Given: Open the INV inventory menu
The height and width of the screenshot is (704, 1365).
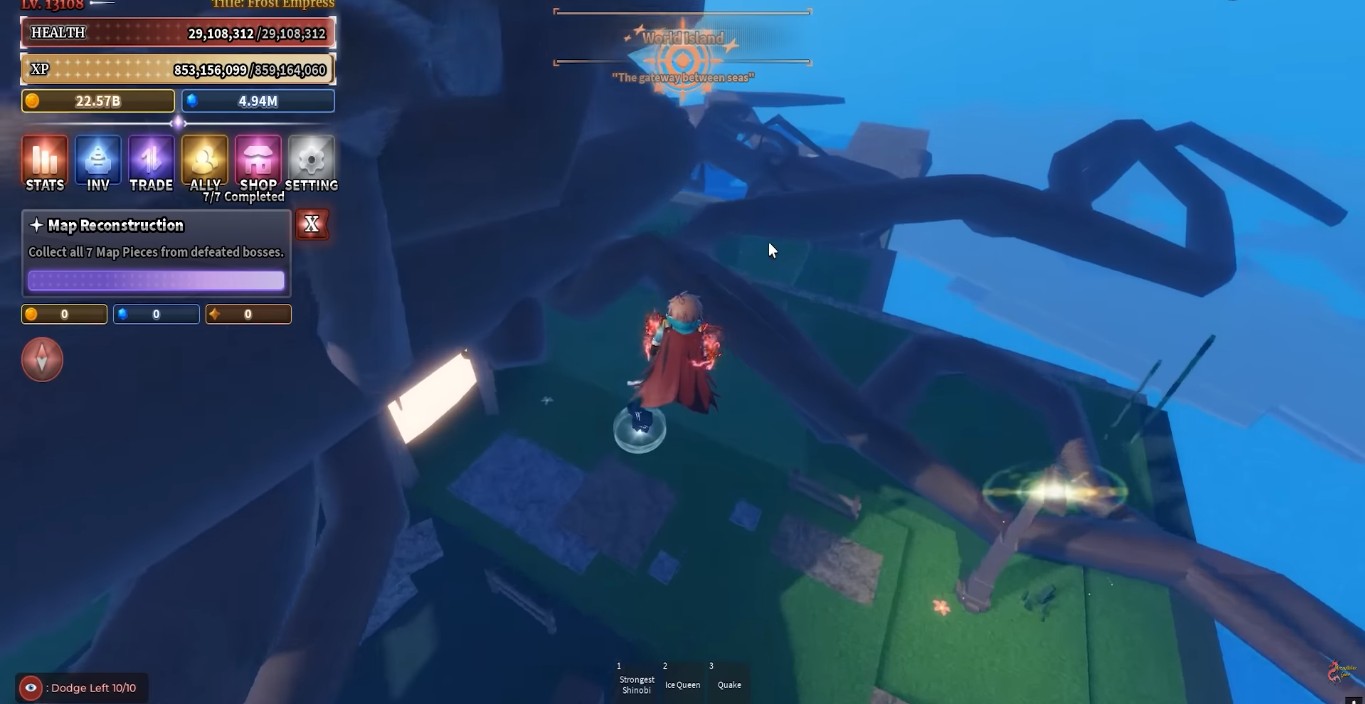Looking at the screenshot, I should [98, 162].
